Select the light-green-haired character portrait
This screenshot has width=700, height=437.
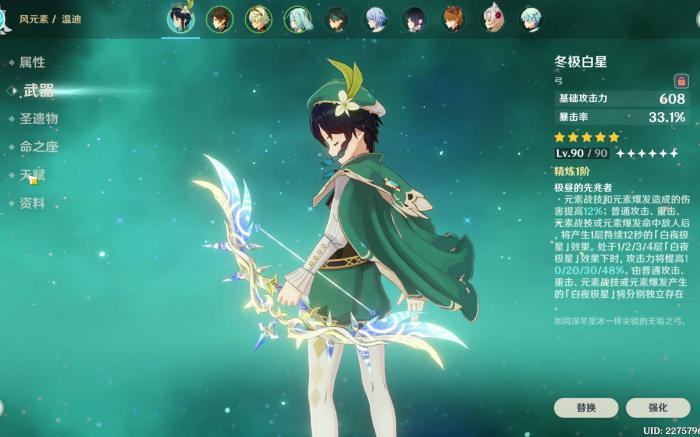pyautogui.click(x=298, y=19)
